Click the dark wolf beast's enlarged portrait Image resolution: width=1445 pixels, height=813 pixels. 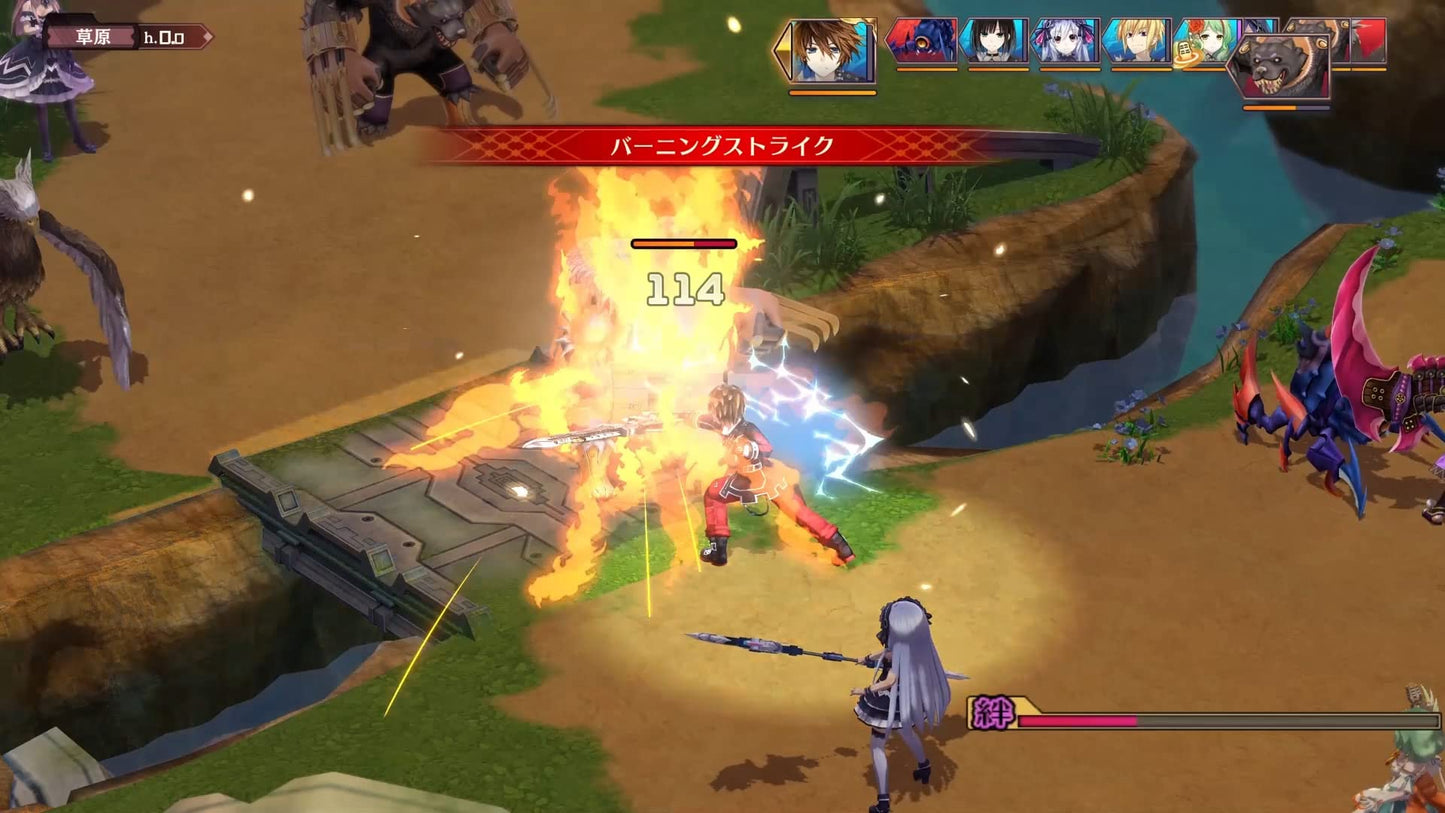pyautogui.click(x=1285, y=65)
